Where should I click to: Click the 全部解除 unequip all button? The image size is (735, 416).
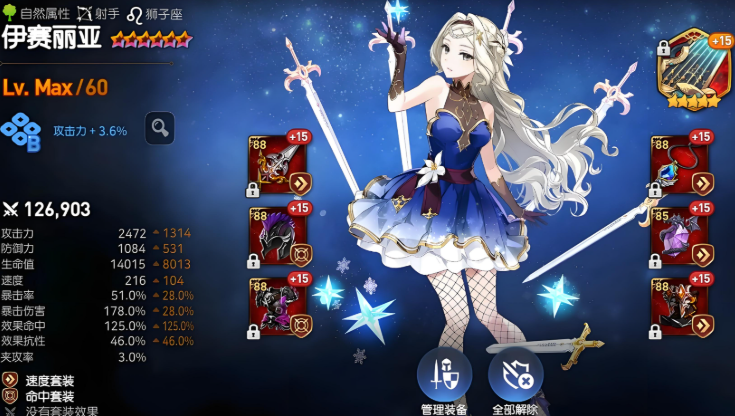coord(515,377)
